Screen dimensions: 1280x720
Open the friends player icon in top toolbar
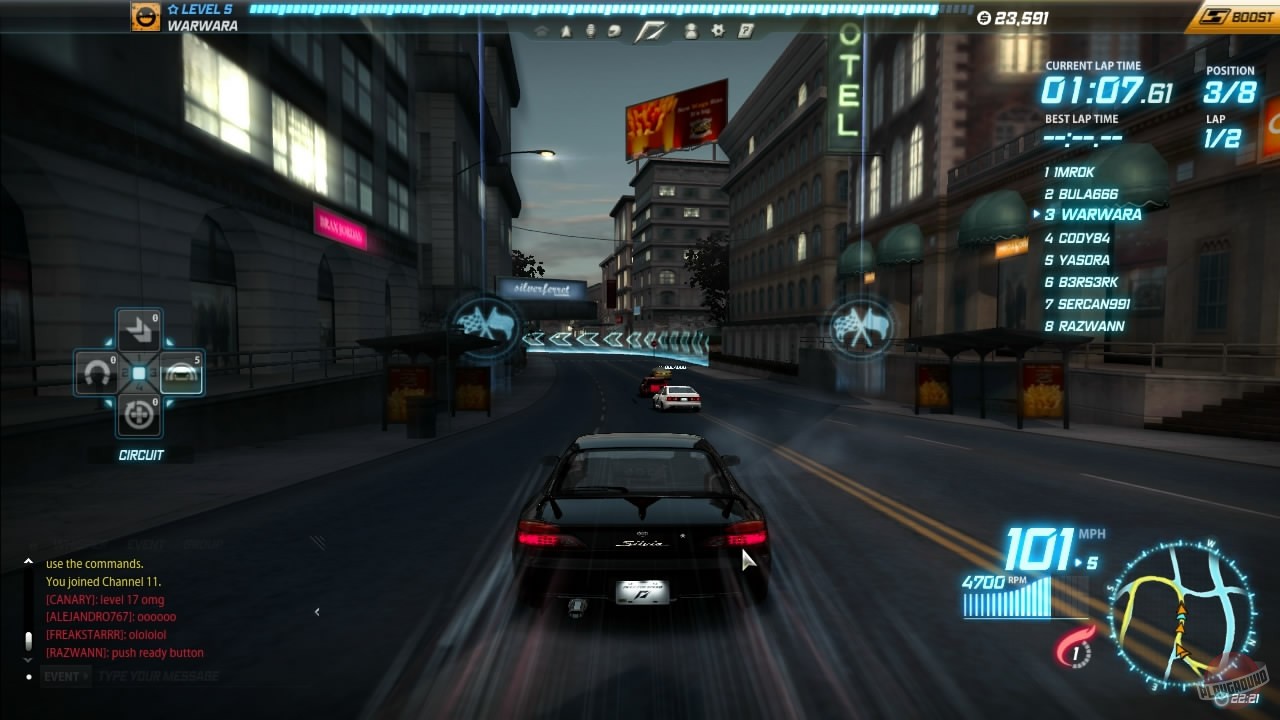click(x=691, y=31)
